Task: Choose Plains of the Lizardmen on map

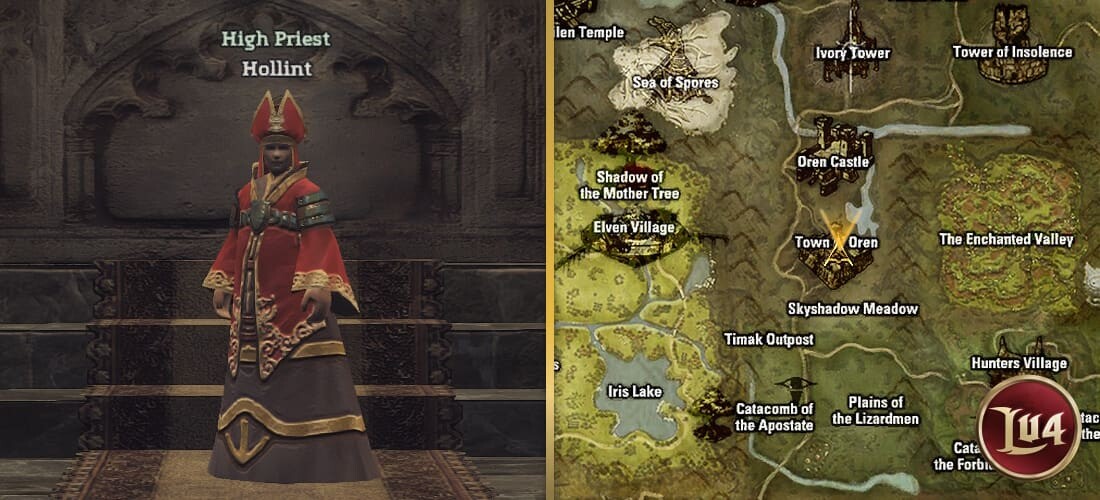Action: coord(875,411)
